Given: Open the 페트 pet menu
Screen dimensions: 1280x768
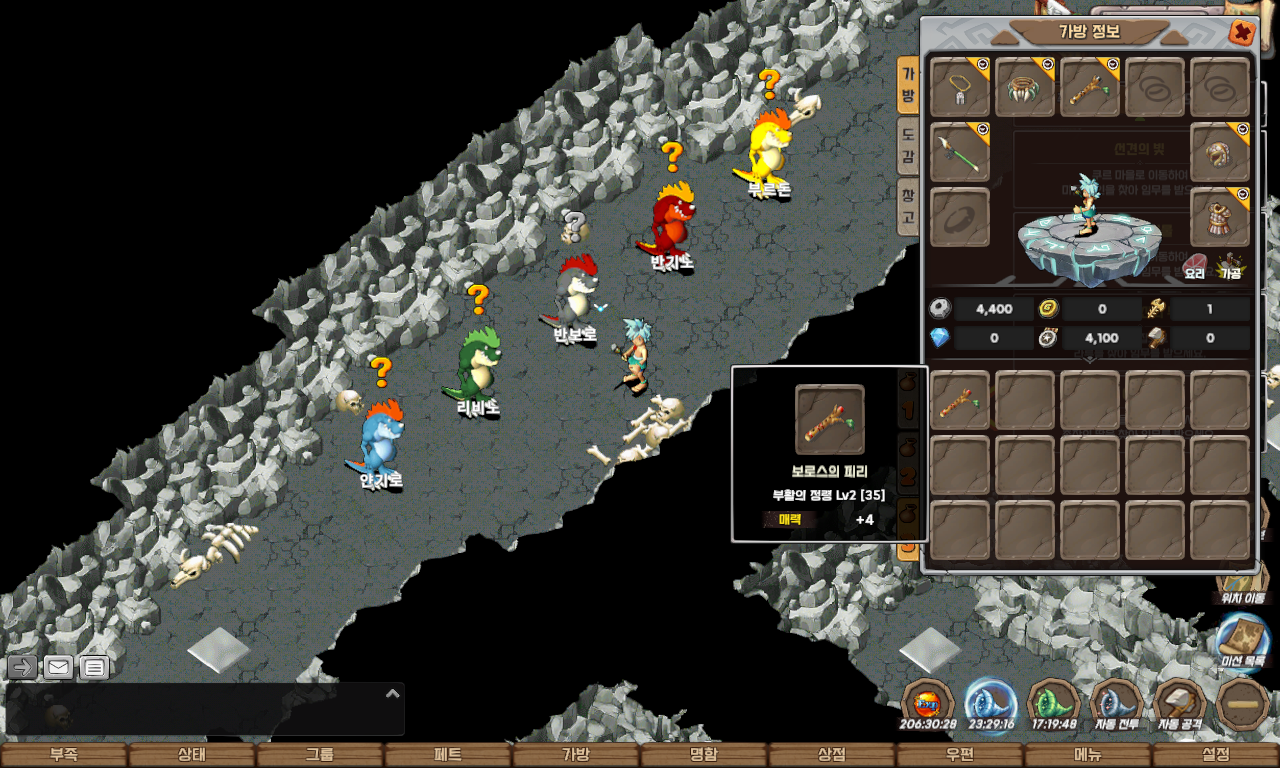Looking at the screenshot, I should tap(447, 755).
